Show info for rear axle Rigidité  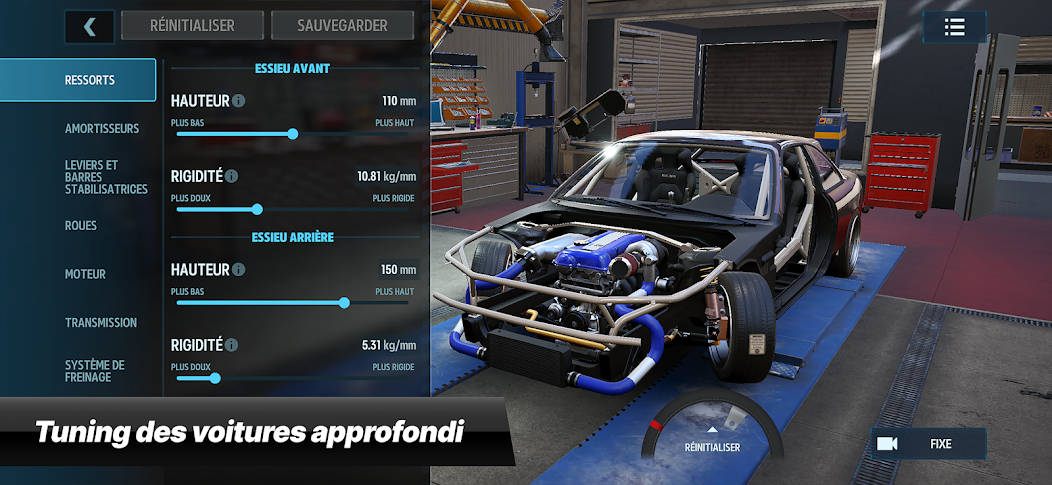click(232, 345)
